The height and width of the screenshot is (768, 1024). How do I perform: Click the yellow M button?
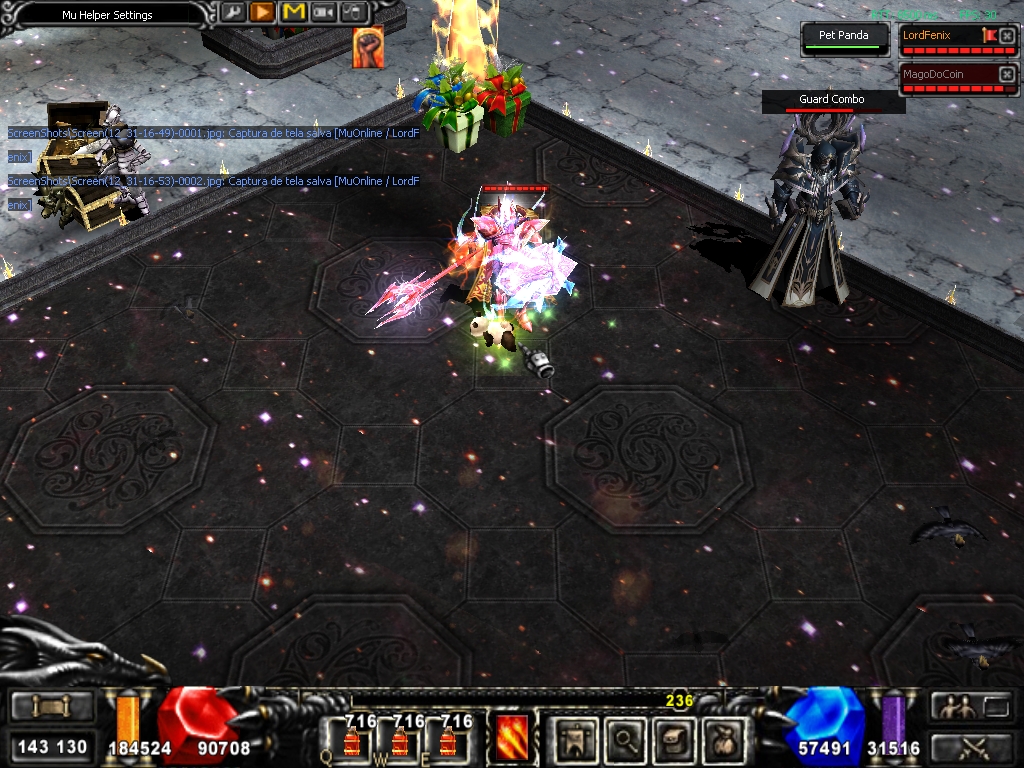click(293, 12)
